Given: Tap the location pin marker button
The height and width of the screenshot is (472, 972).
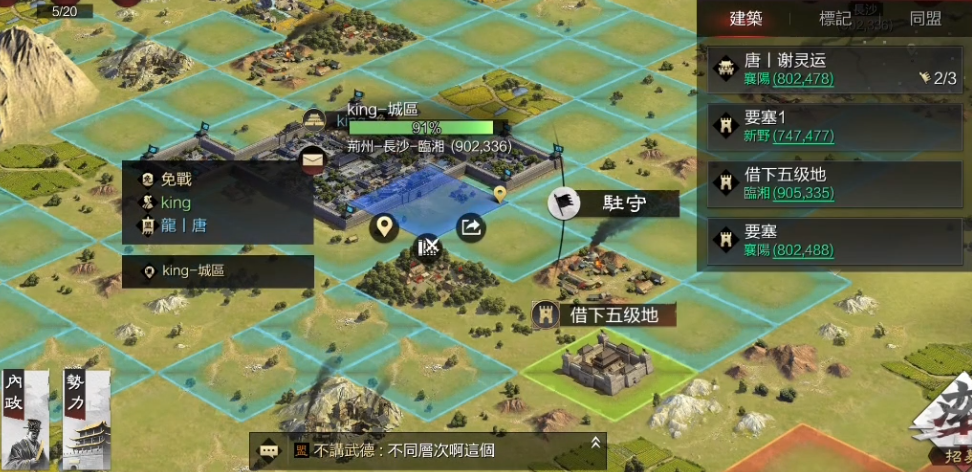Looking at the screenshot, I should (384, 228).
